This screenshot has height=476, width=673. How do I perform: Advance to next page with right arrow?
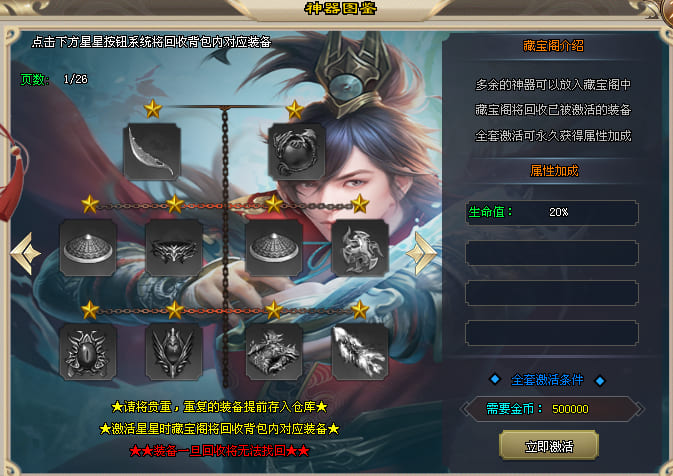(422, 254)
